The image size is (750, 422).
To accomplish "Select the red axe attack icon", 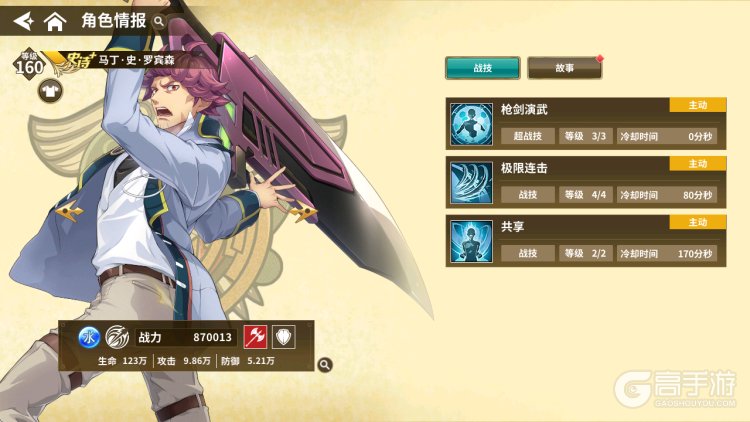I will pyautogui.click(x=255, y=338).
